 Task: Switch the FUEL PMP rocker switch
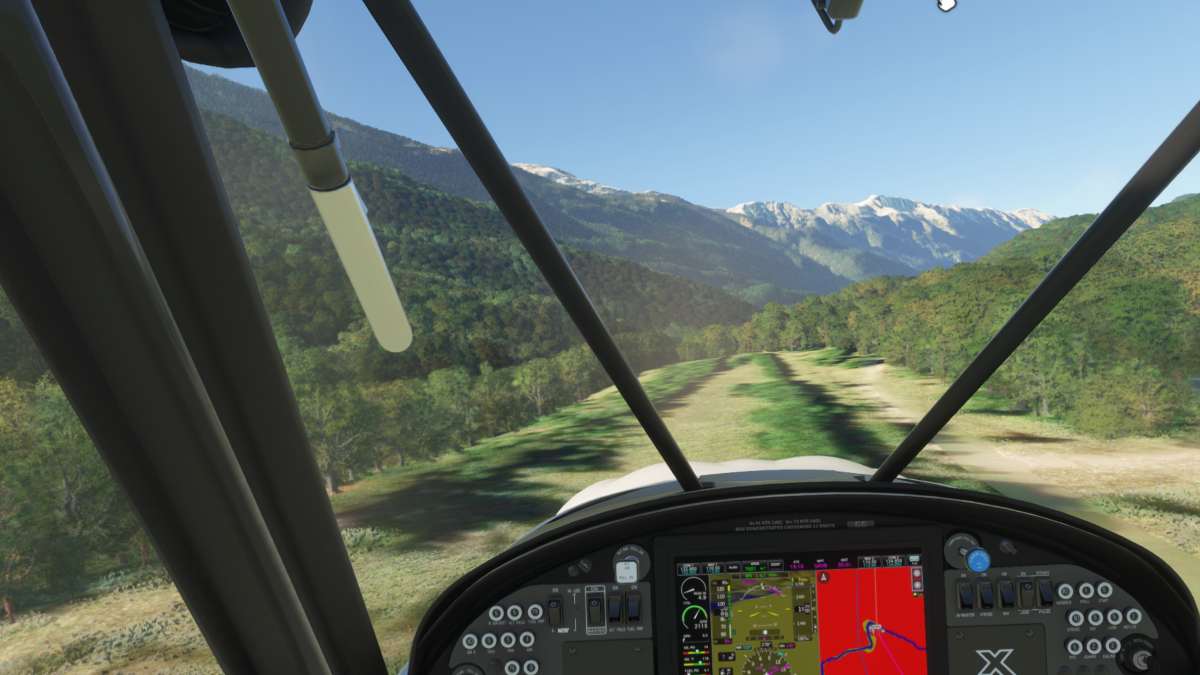633,608
